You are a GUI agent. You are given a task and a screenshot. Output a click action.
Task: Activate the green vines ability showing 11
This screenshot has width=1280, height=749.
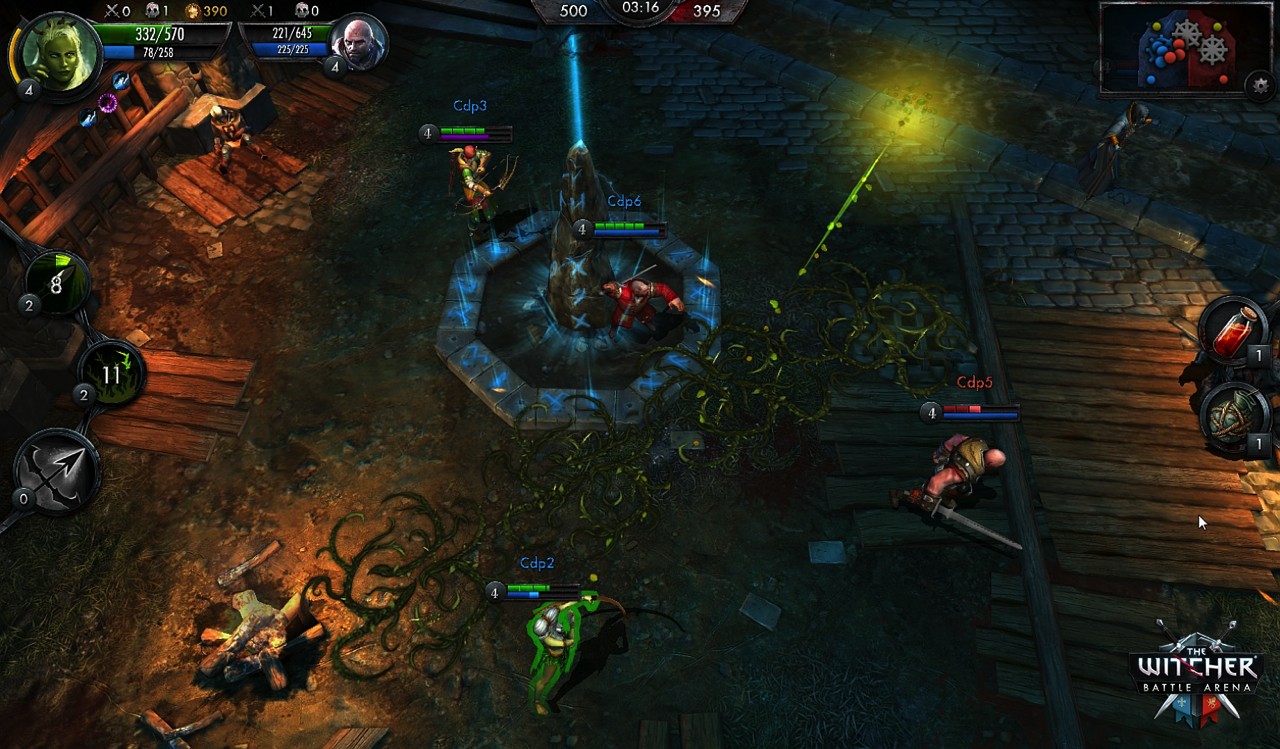tap(111, 374)
